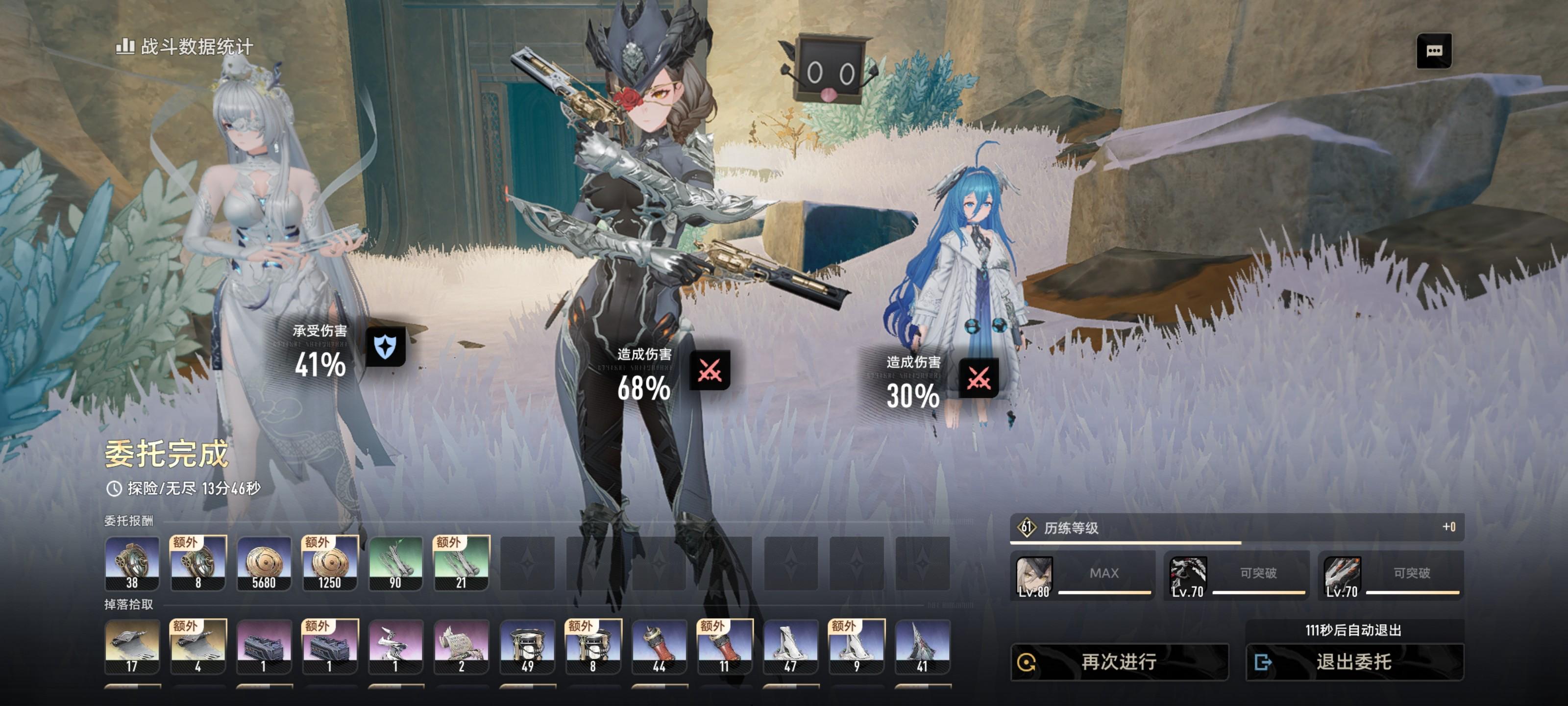Inspect the brass gear reward showing 38
Viewport: 1568px width, 706px height.
point(132,563)
